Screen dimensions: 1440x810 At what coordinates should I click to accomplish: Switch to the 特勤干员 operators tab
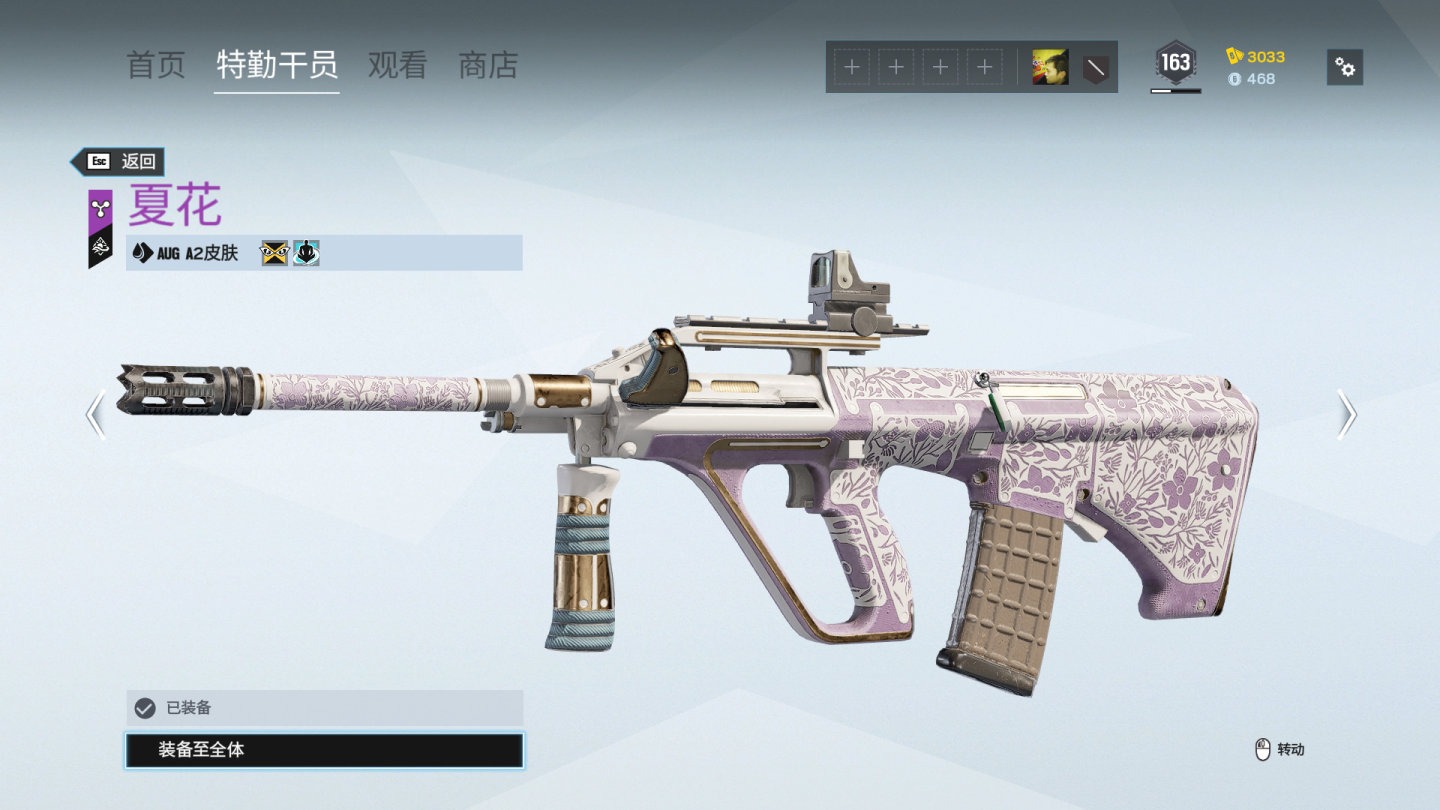[x=277, y=66]
